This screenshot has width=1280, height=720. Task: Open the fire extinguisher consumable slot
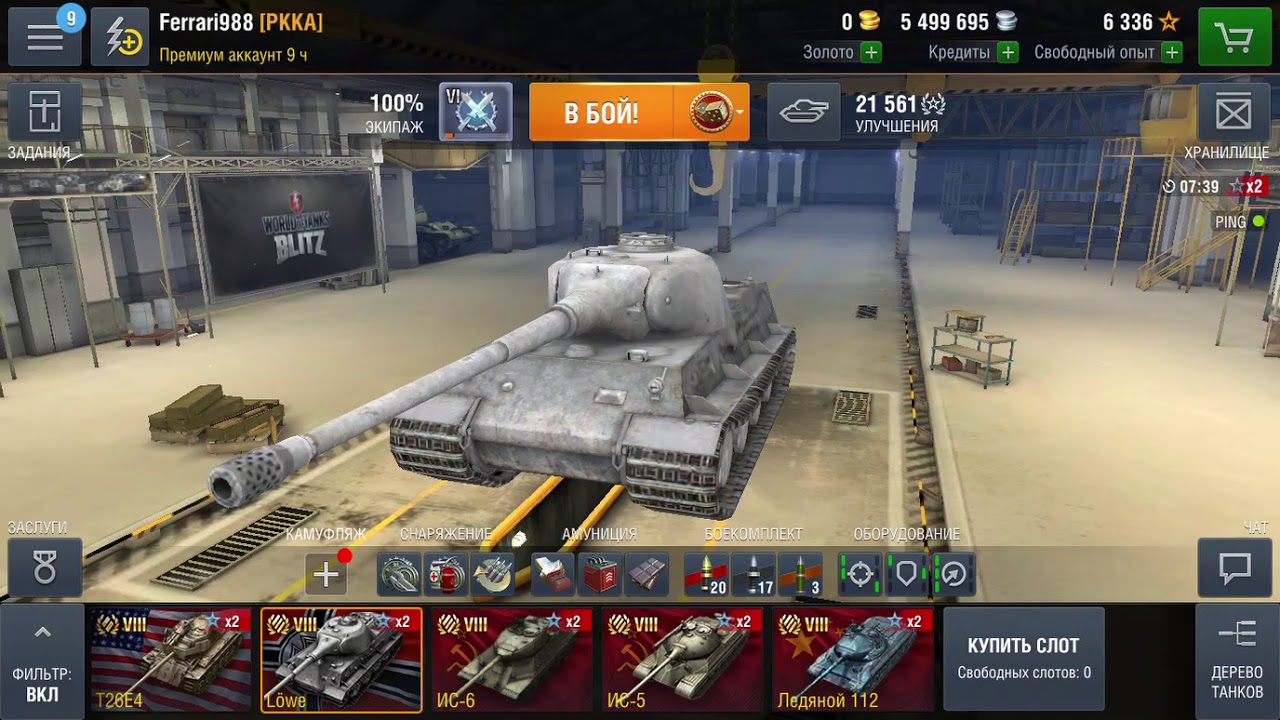(445, 575)
